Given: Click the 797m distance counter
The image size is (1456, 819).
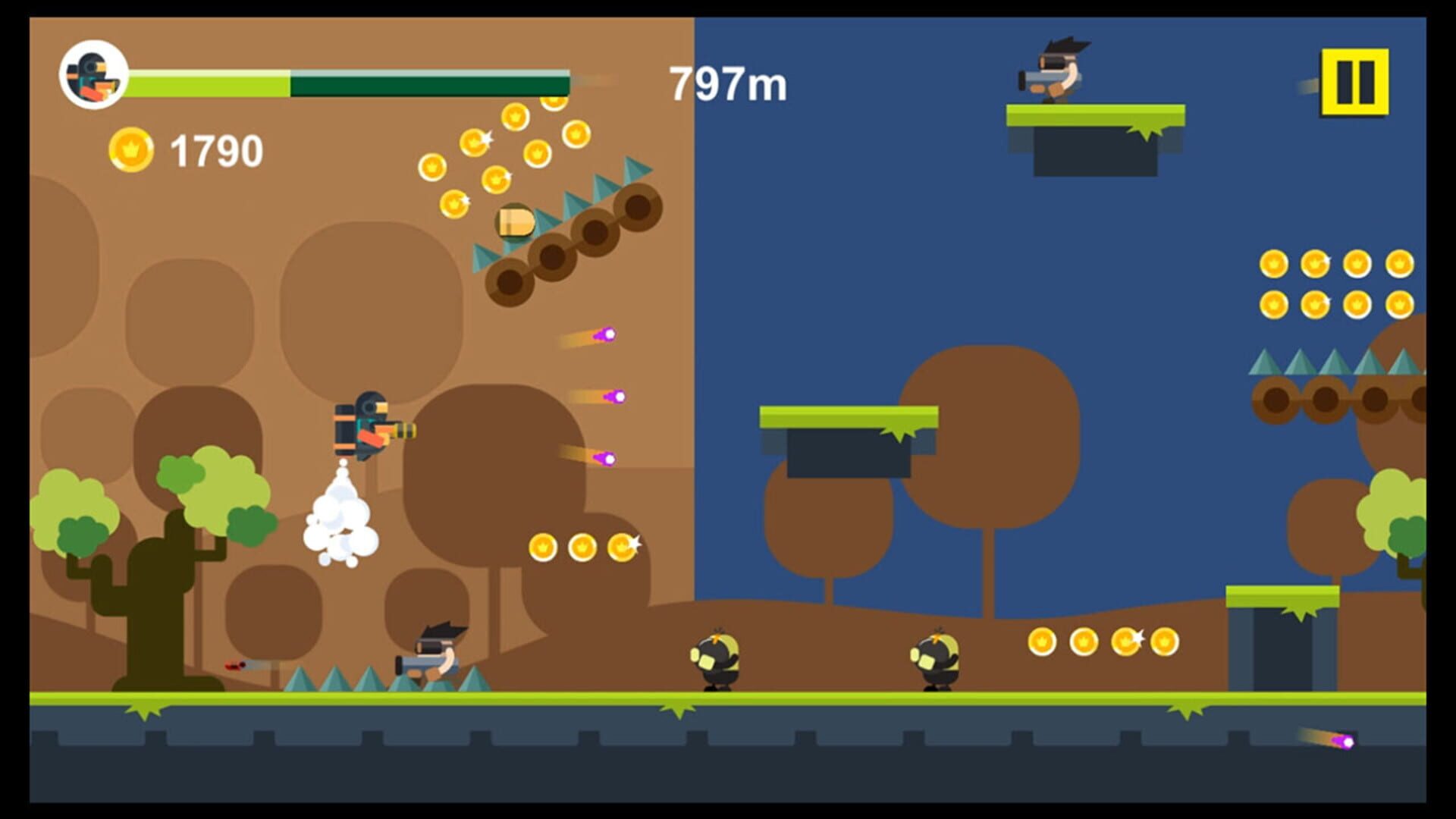Looking at the screenshot, I should click(x=728, y=83).
